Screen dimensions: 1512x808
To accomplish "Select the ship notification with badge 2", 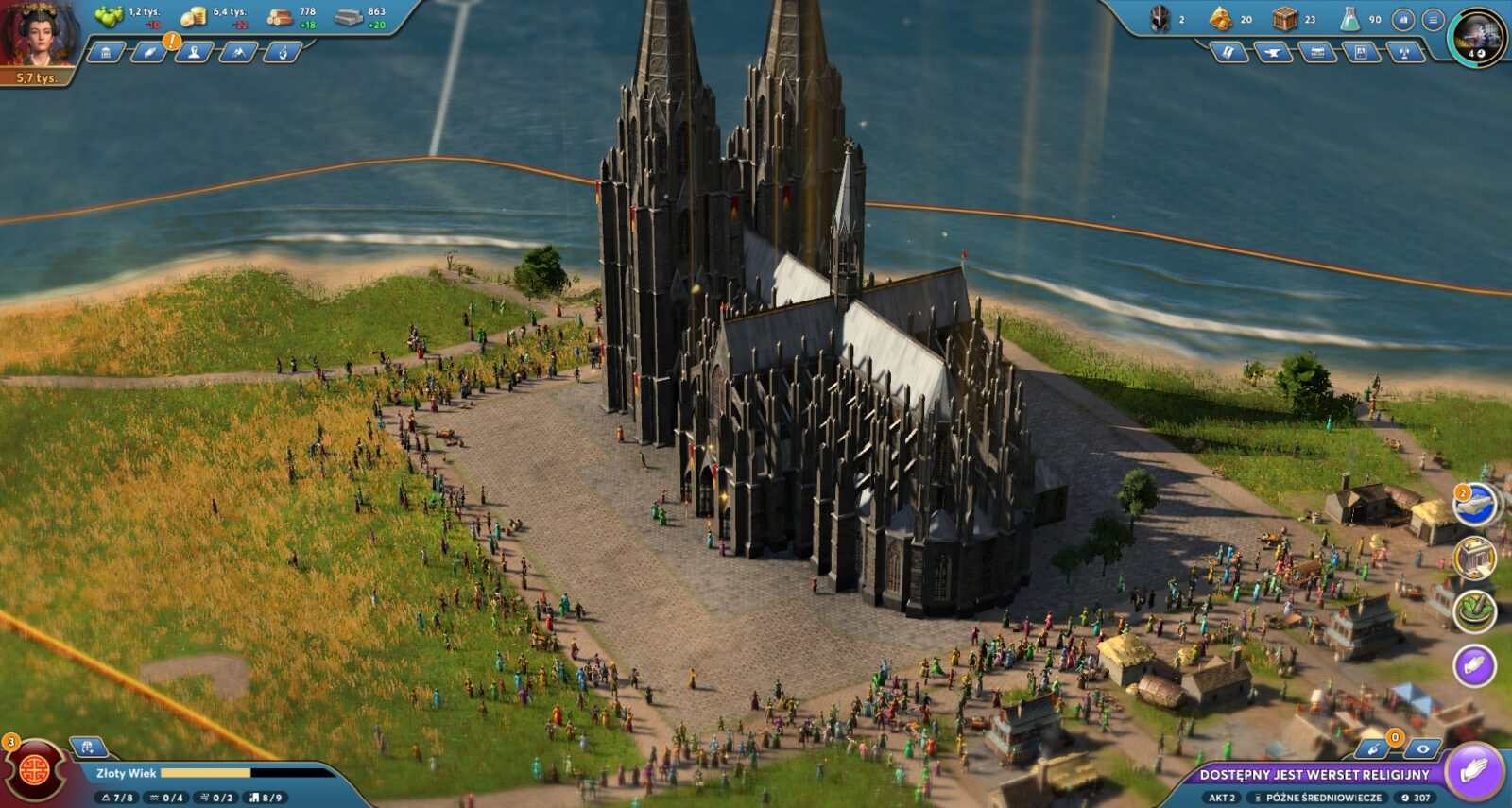I will [x=1474, y=506].
